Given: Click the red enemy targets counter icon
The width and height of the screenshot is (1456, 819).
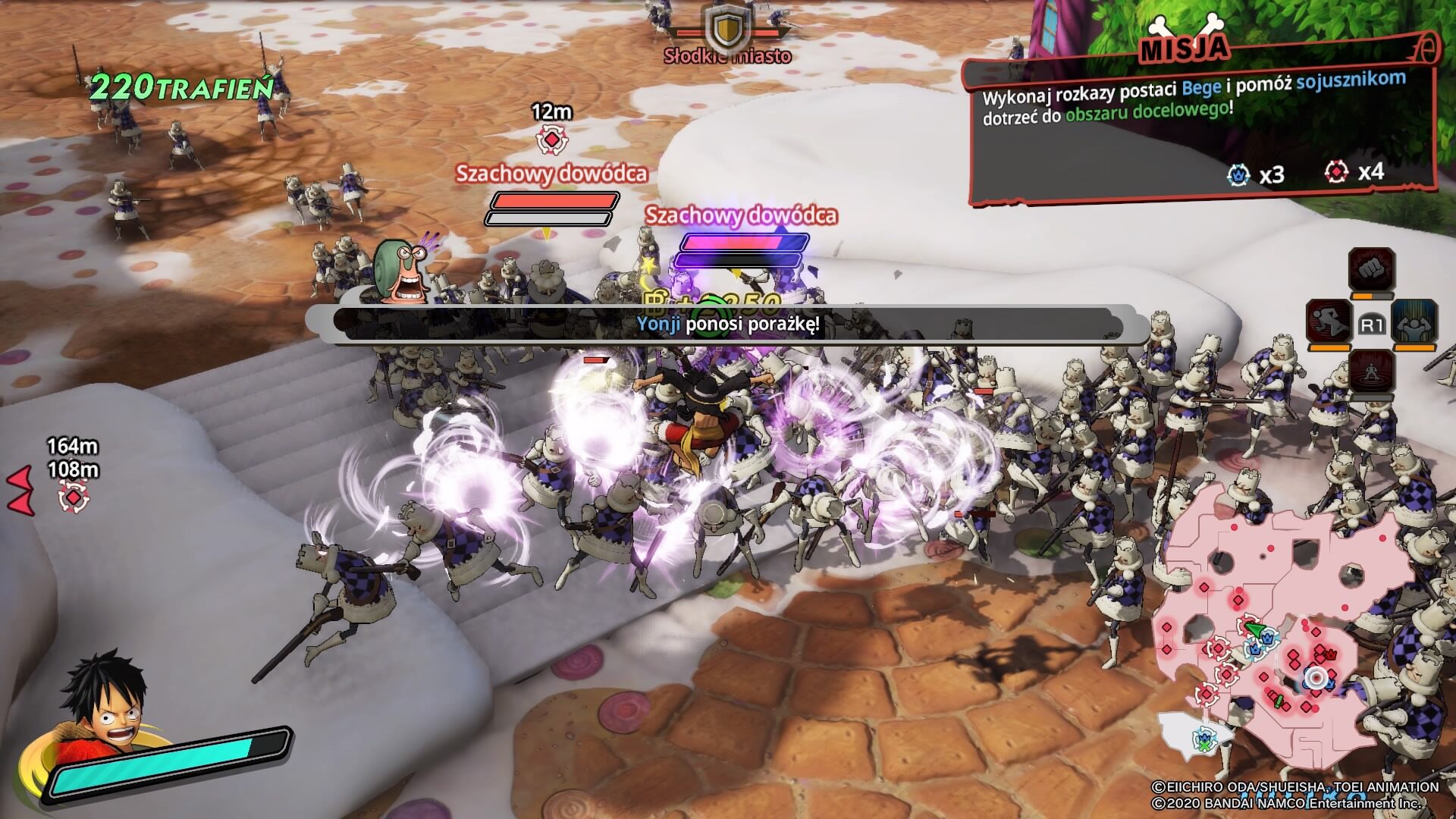Looking at the screenshot, I should point(1336,172).
